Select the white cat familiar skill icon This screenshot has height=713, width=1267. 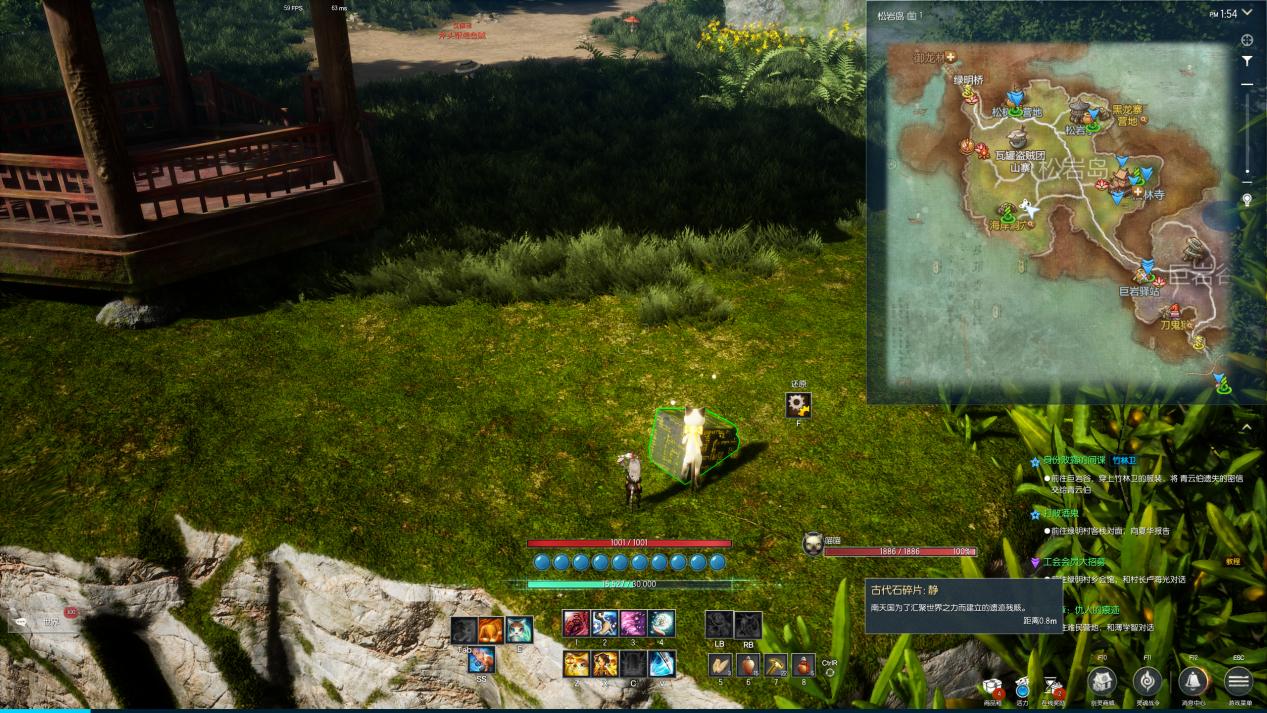[518, 630]
